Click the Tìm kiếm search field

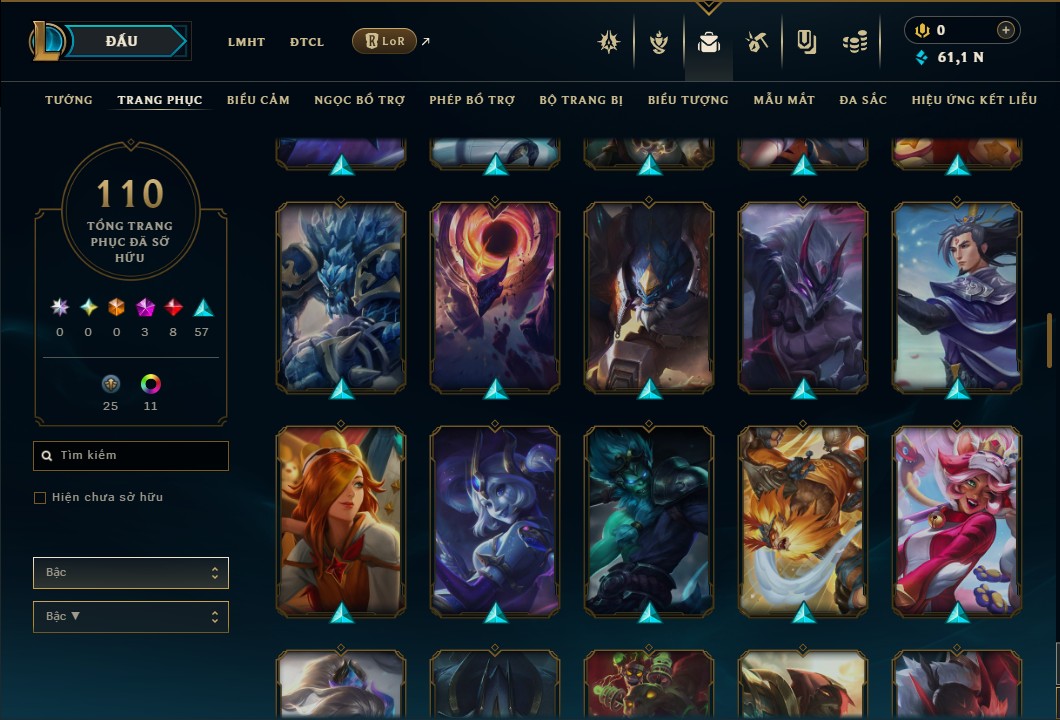pyautogui.click(x=131, y=456)
